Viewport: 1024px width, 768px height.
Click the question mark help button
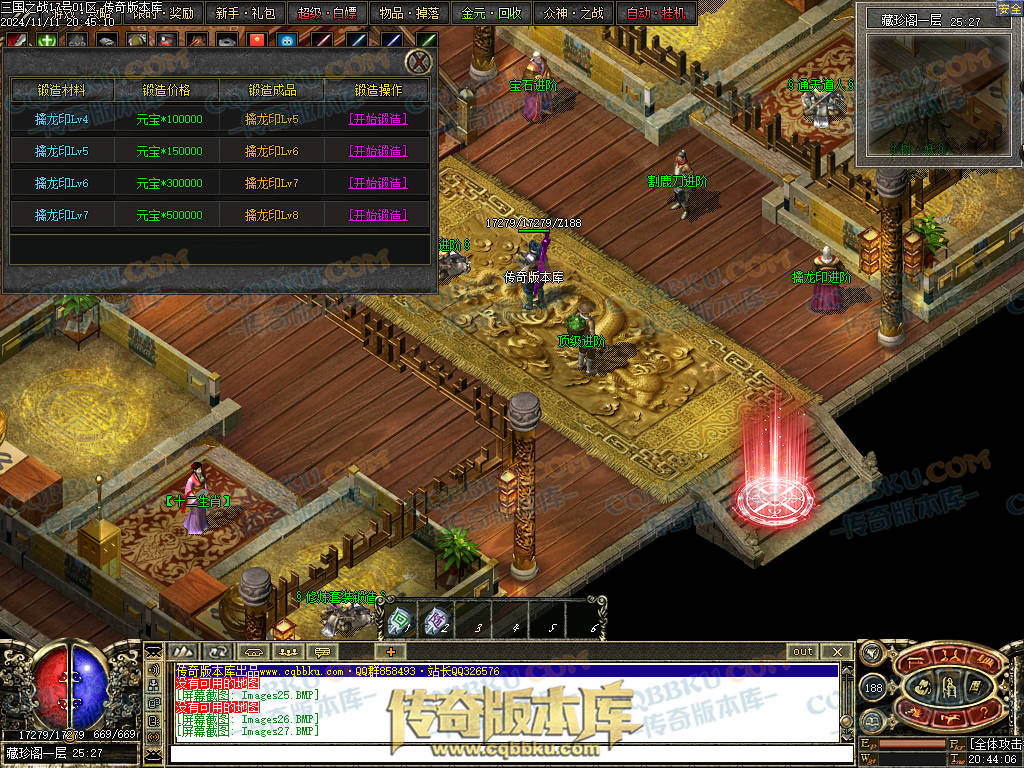982,711
